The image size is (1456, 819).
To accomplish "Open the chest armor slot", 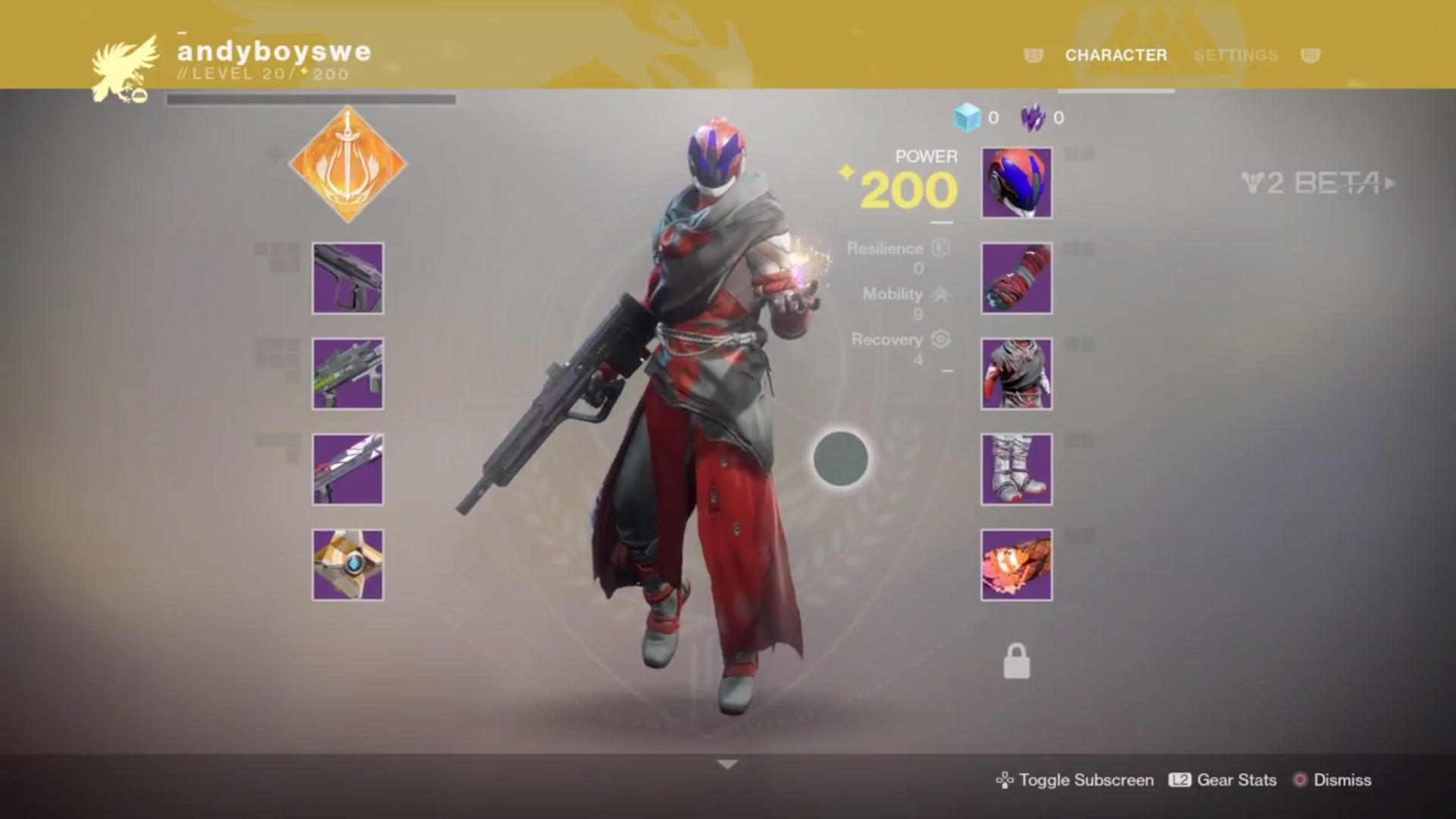I will [1015, 373].
